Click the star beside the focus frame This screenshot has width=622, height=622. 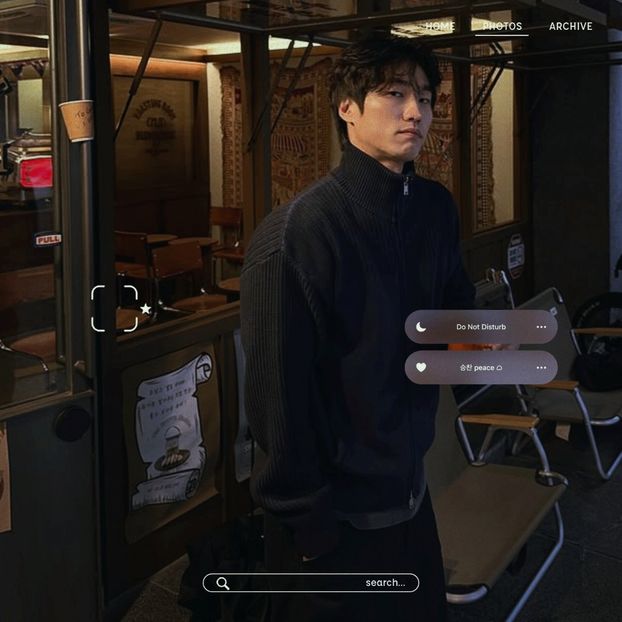(x=146, y=309)
